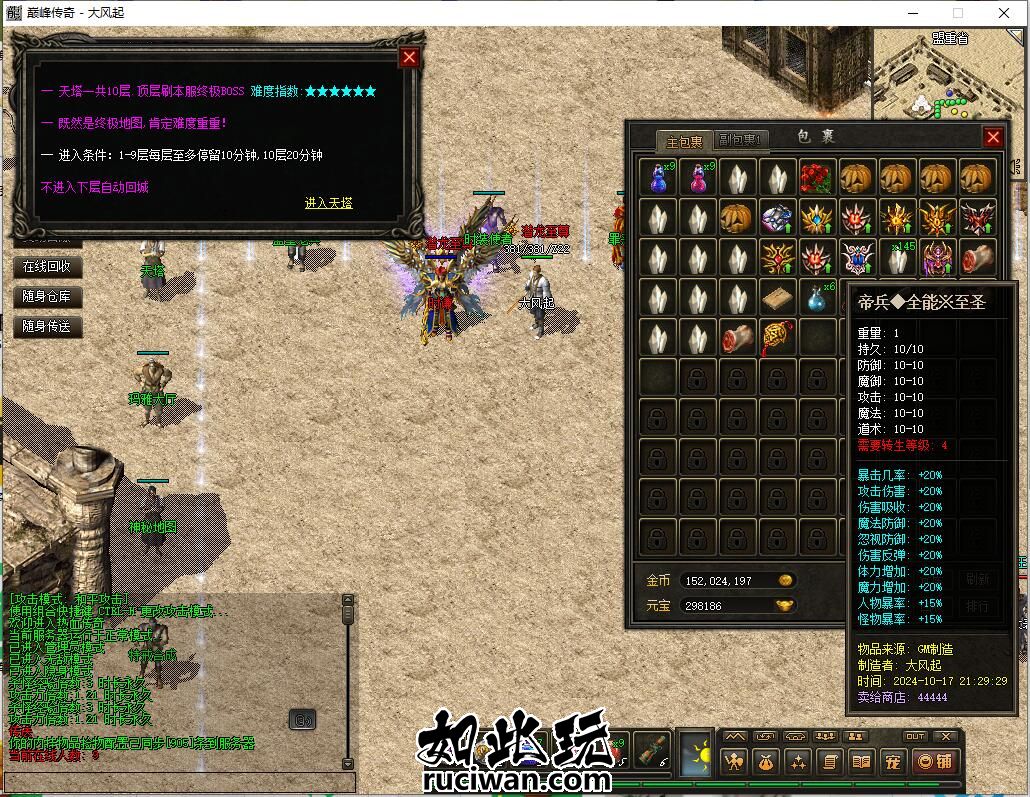Select the brown book item in inventory
Viewport: 1030px width, 797px height.
(x=777, y=297)
